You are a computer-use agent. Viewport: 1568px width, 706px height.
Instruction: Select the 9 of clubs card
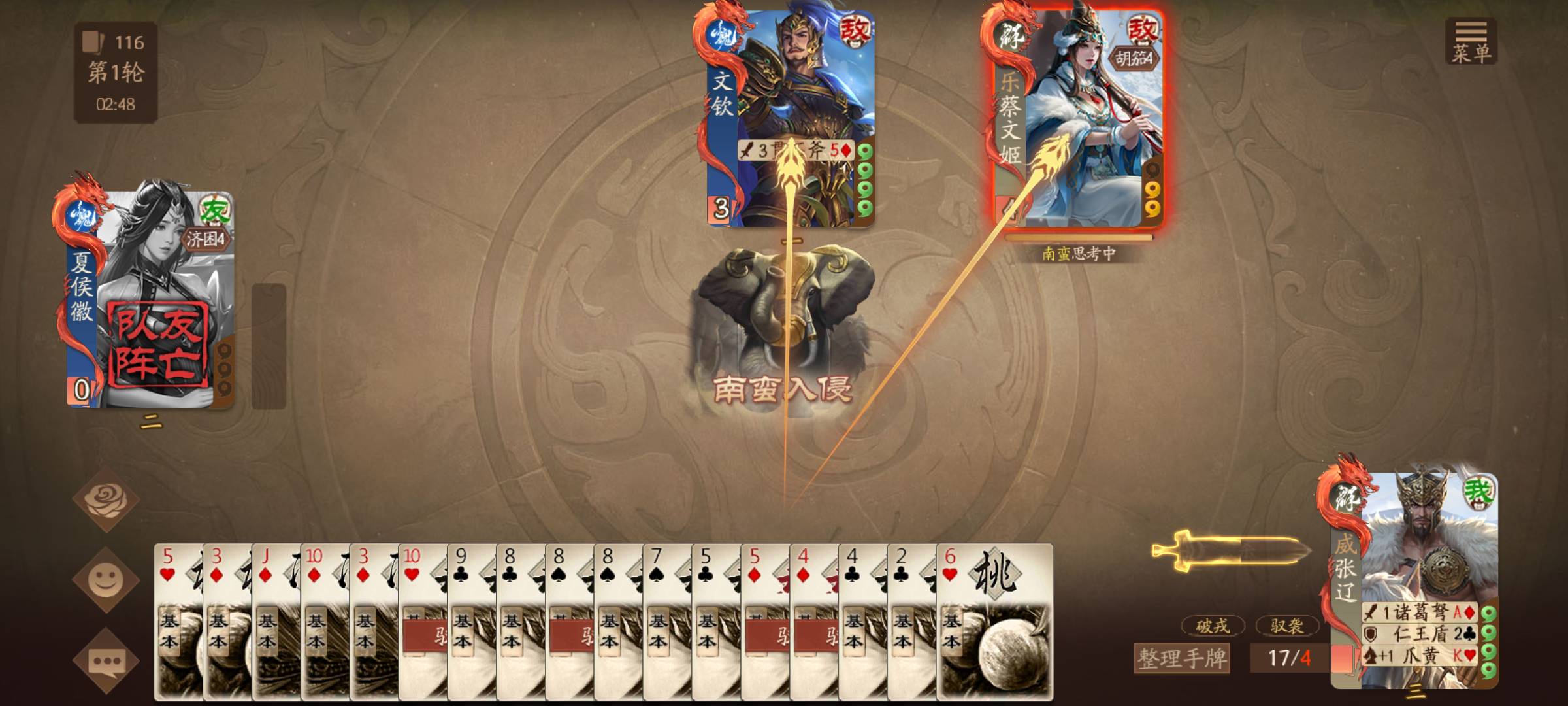471,621
